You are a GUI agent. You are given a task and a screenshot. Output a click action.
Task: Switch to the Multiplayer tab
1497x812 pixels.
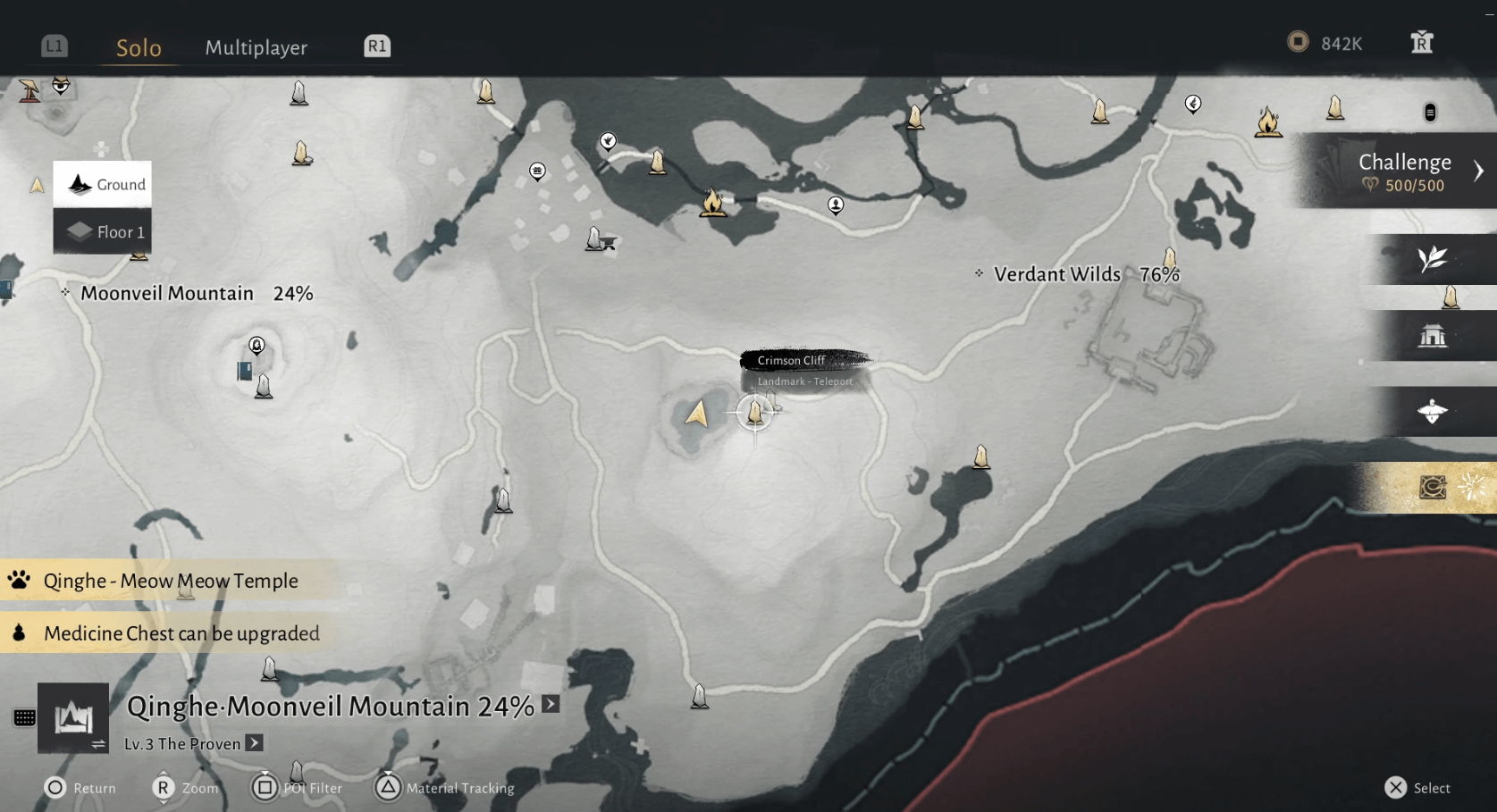[x=256, y=47]
